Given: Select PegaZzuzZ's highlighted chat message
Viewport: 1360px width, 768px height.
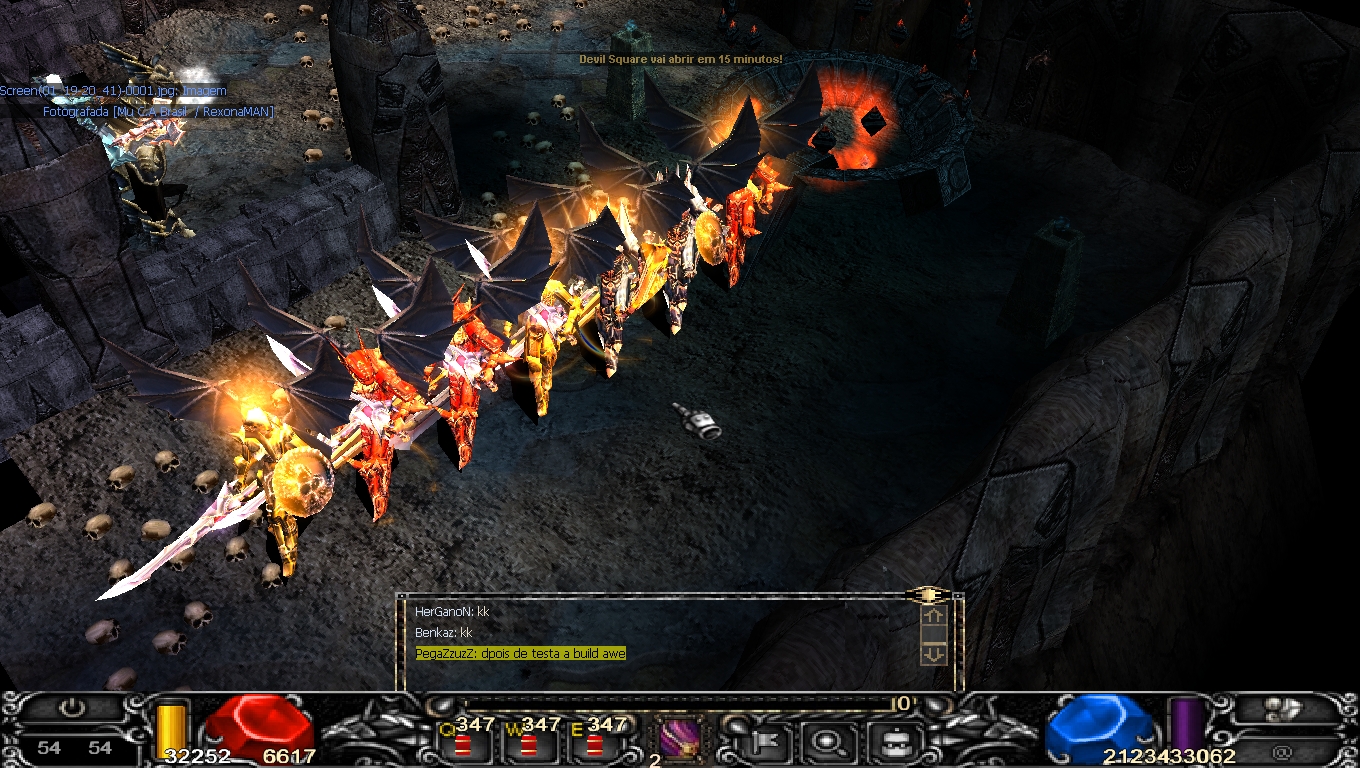Looking at the screenshot, I should click(x=520, y=654).
